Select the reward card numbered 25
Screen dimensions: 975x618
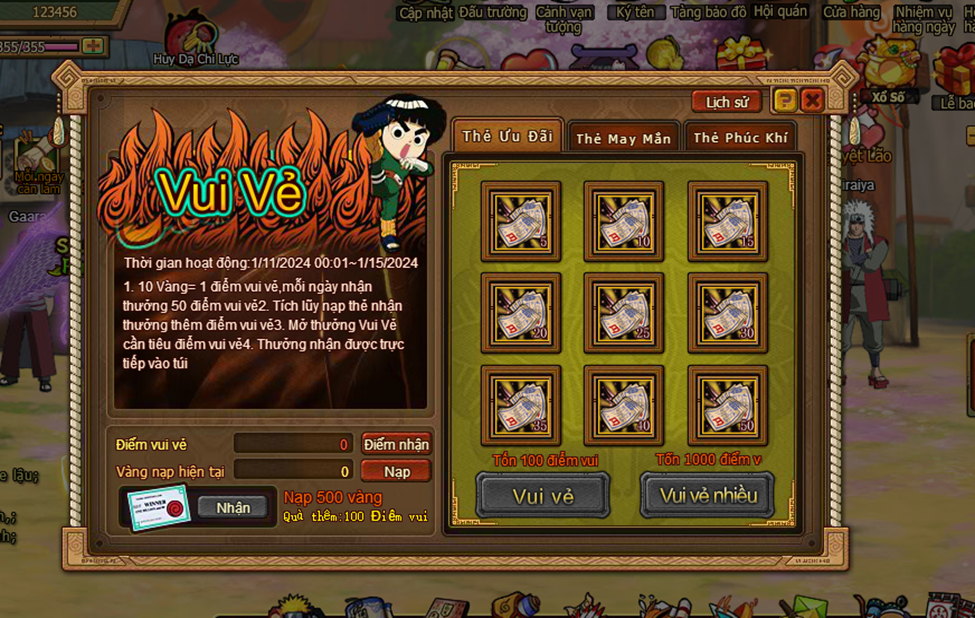point(623,313)
